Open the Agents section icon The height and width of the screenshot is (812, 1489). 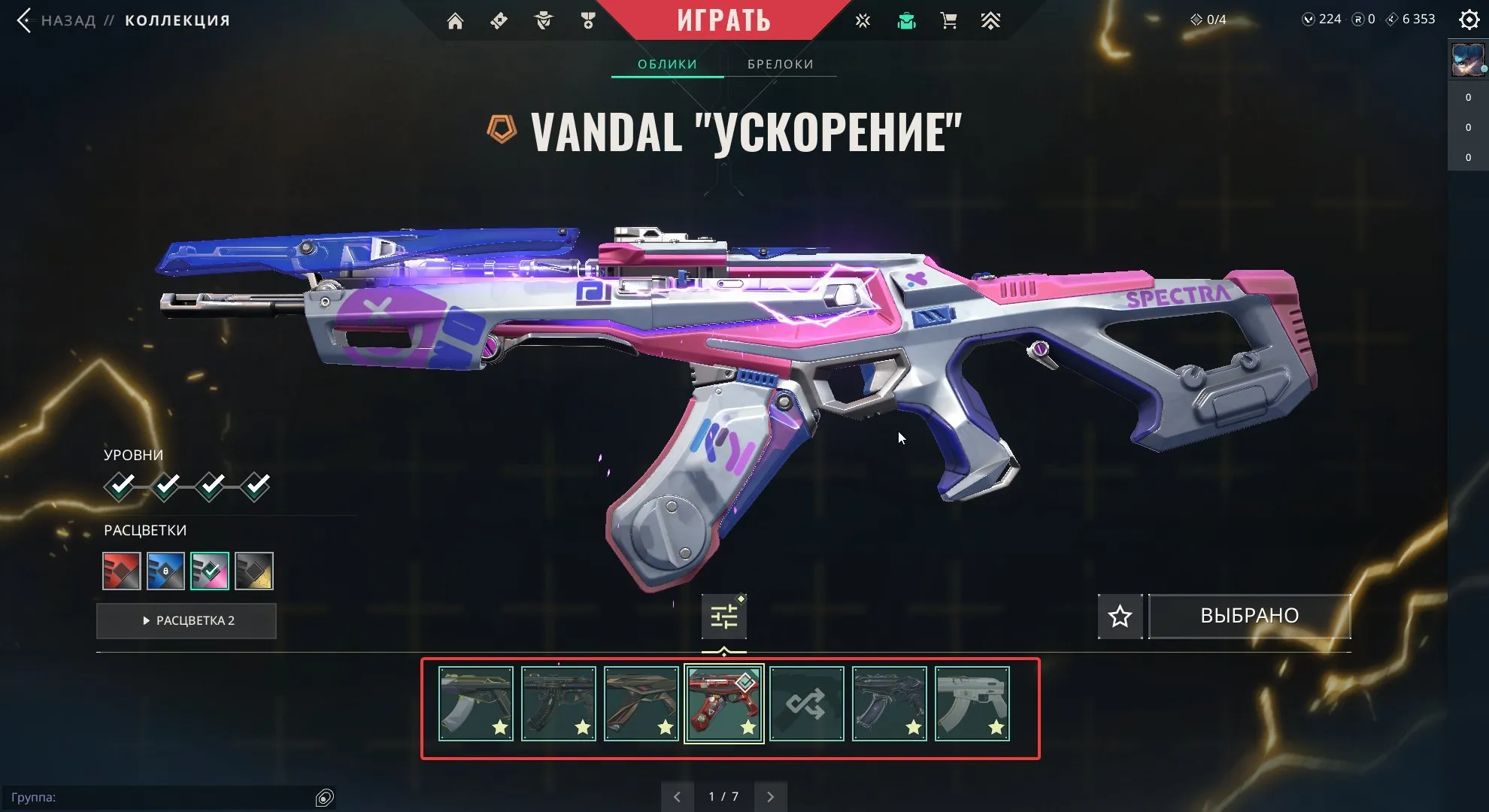[x=544, y=20]
